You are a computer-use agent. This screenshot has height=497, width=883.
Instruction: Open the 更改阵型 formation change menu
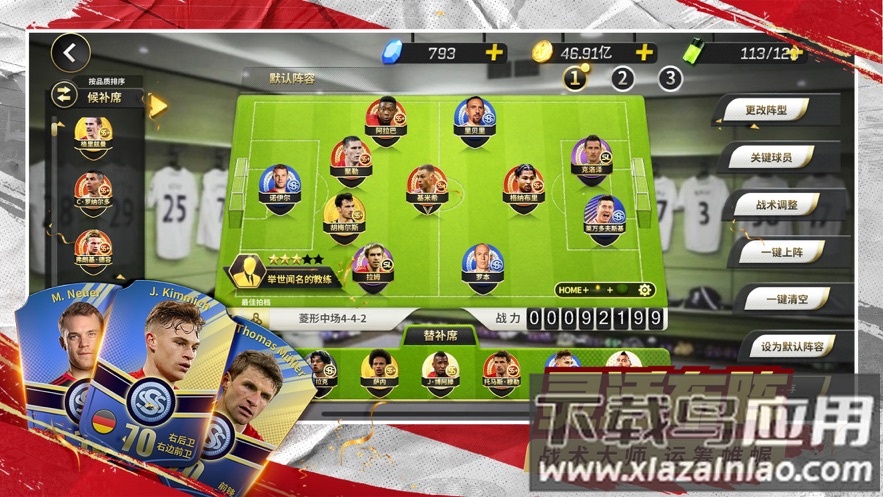(x=765, y=111)
